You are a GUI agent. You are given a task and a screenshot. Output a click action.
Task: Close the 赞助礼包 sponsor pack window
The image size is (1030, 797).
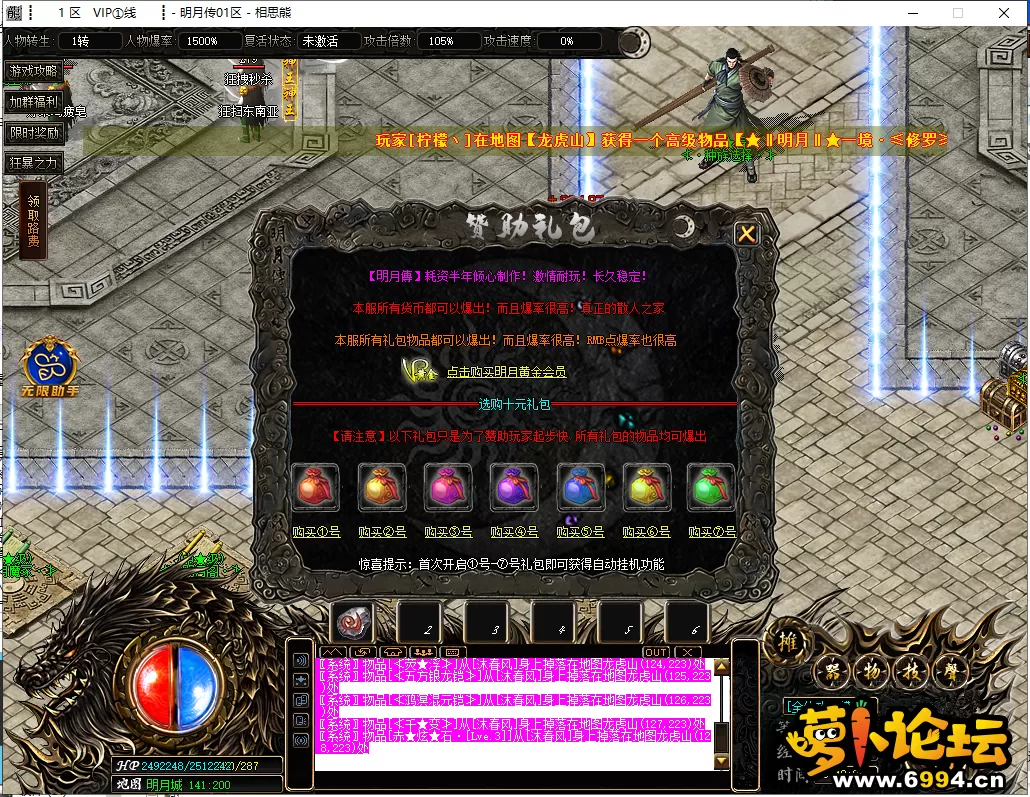pyautogui.click(x=746, y=234)
